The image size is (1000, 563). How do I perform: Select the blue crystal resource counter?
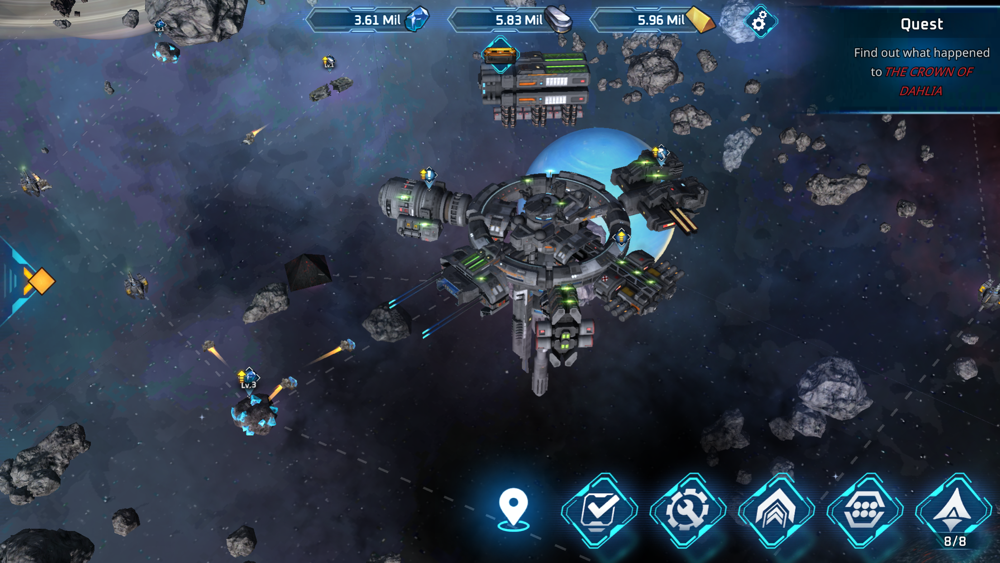tap(368, 19)
